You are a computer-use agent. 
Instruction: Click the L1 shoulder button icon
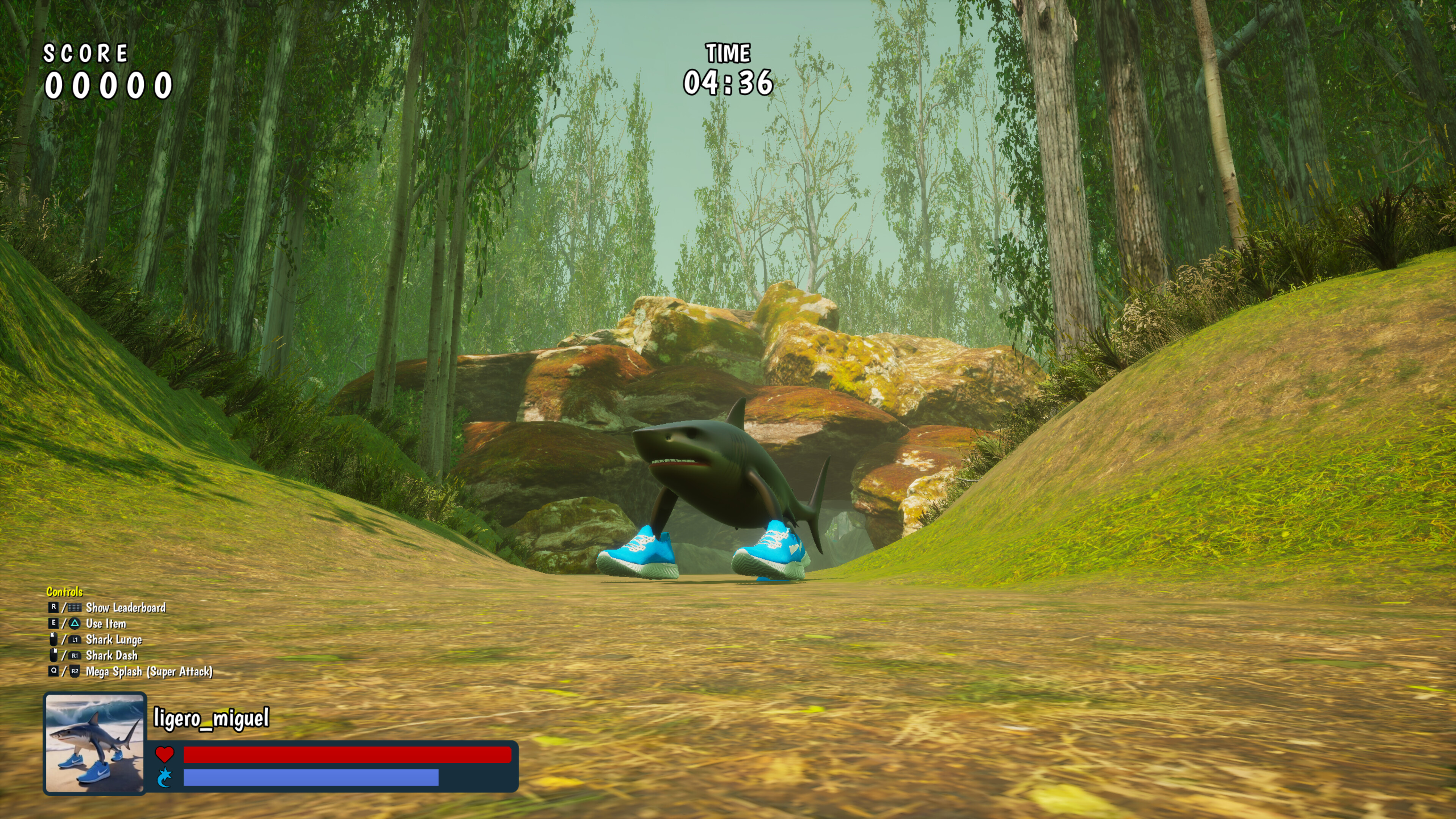point(74,640)
